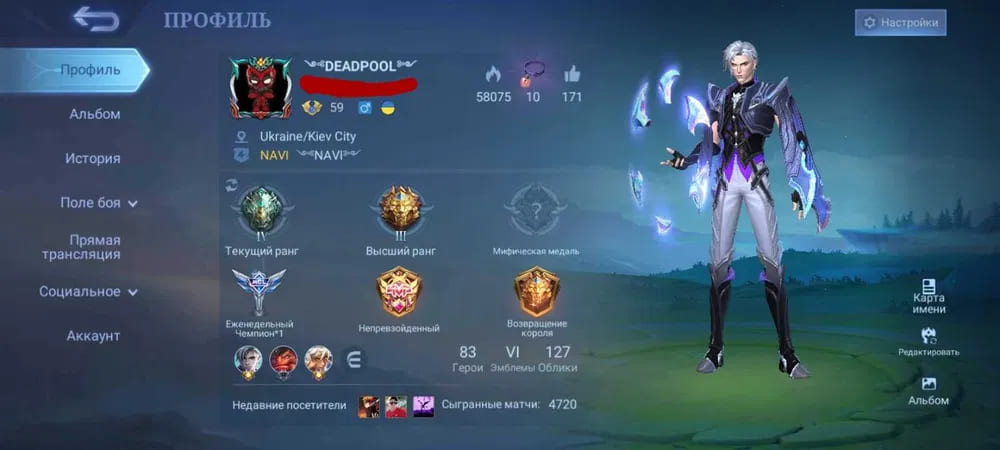Show the Еженедельный Чемпион achievement
This screenshot has width=1000, height=450.
pos(259,294)
